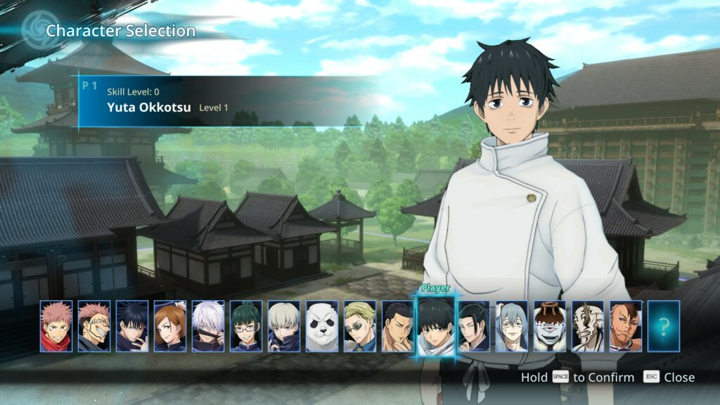Screen dimensions: 720x405
Task: Click the highlighted Yuta Okkotsu tile
Action: (436, 326)
